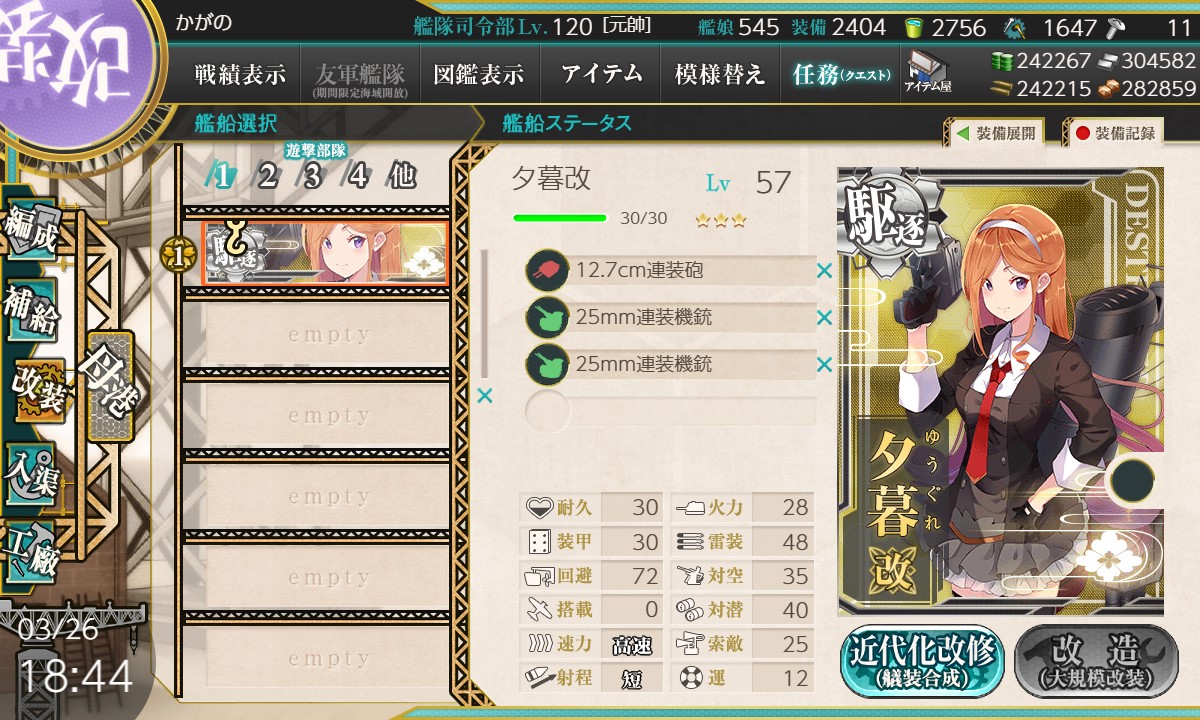Remove the 12.7cm連装砲 with its X button

point(824,270)
